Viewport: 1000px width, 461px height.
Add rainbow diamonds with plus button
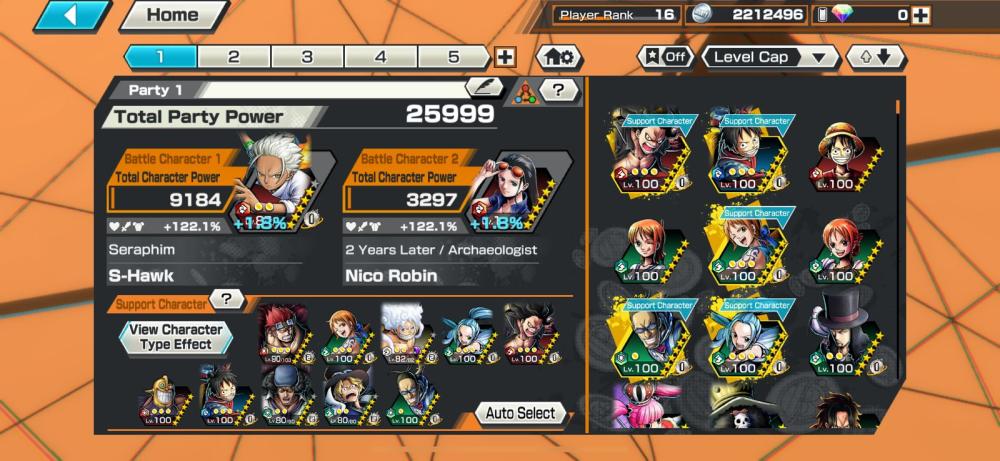[920, 15]
